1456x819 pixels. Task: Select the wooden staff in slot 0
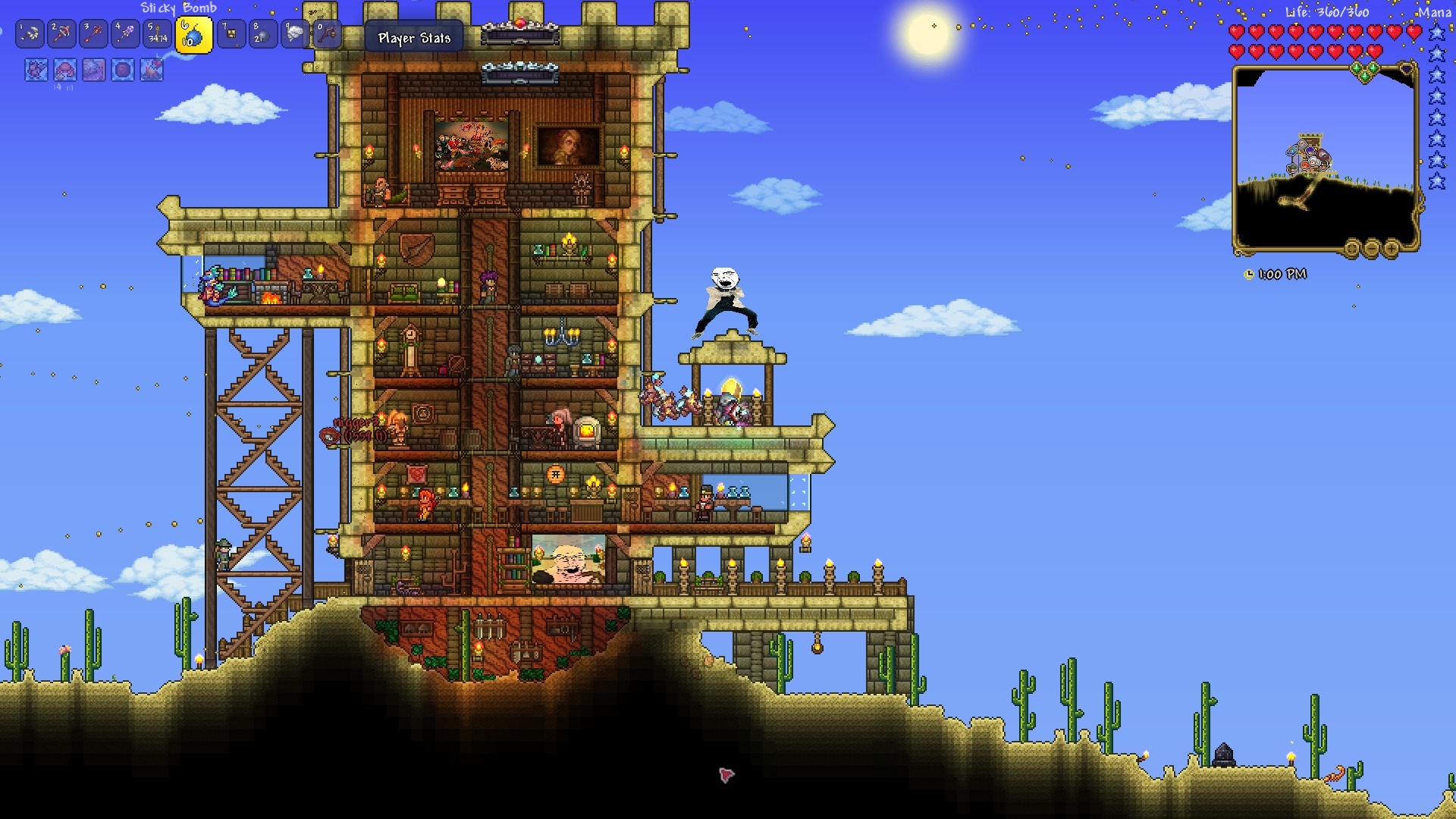click(326, 34)
